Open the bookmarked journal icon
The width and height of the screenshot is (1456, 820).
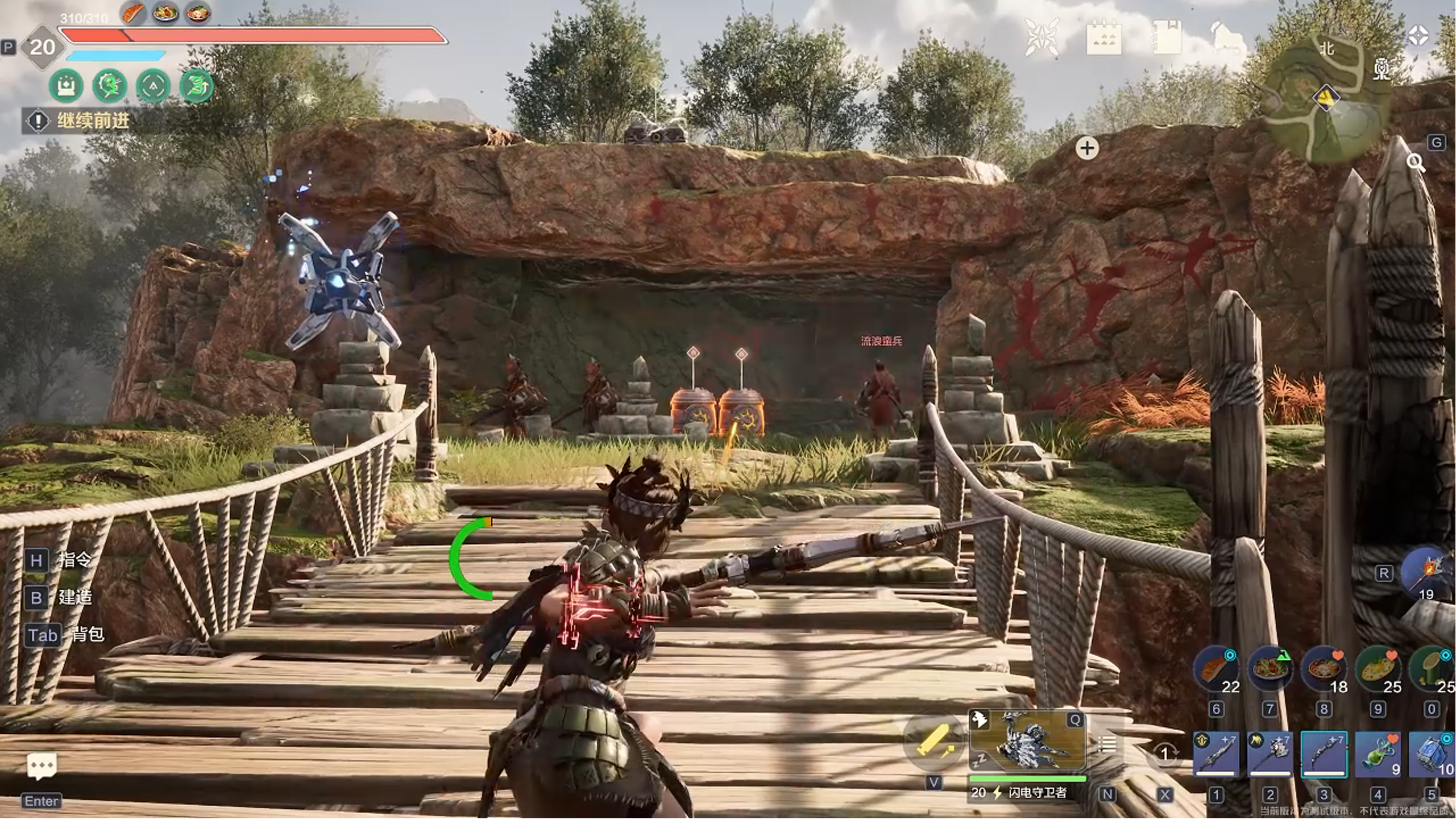[x=1167, y=38]
